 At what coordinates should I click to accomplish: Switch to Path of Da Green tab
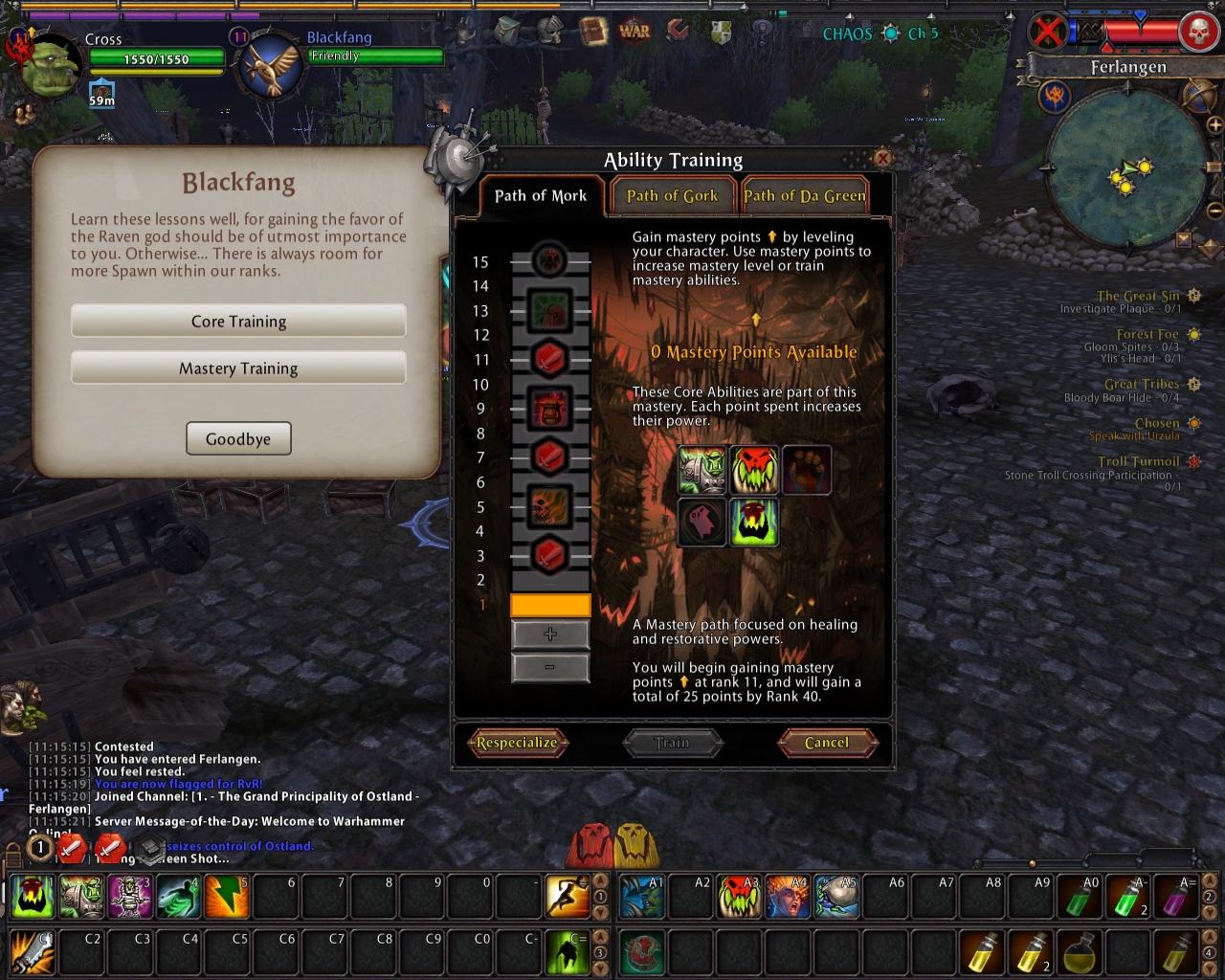(x=805, y=195)
